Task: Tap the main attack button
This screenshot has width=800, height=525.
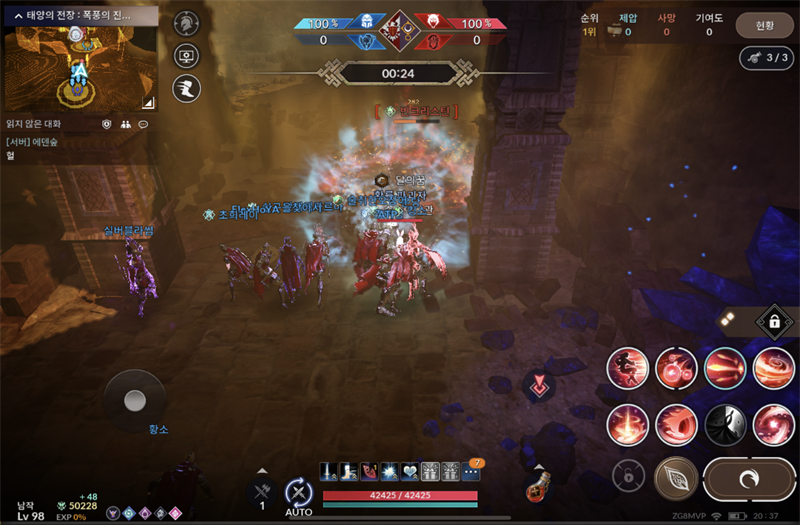Action: click(748, 479)
